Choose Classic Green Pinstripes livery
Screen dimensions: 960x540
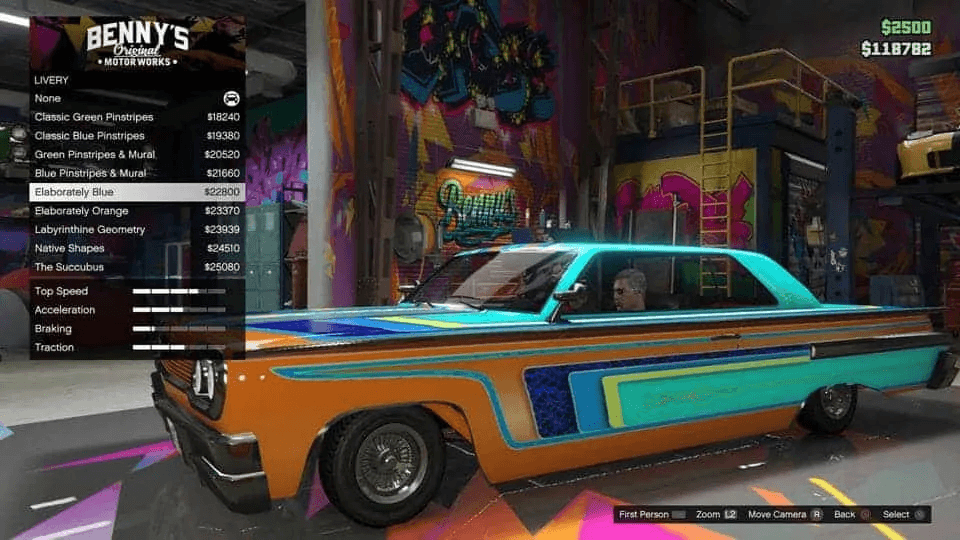coord(137,117)
